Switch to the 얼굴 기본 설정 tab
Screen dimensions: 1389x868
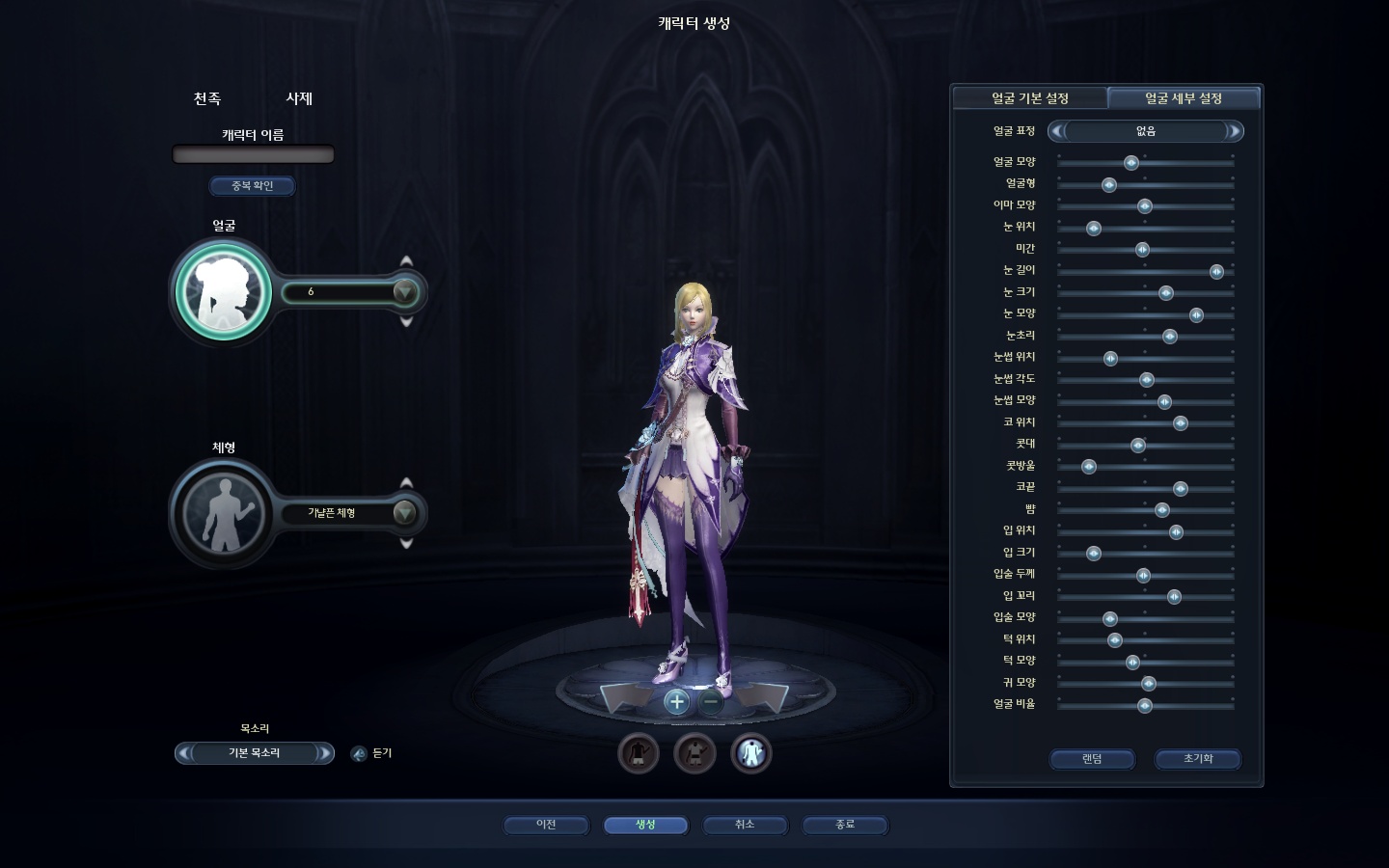[1029, 98]
